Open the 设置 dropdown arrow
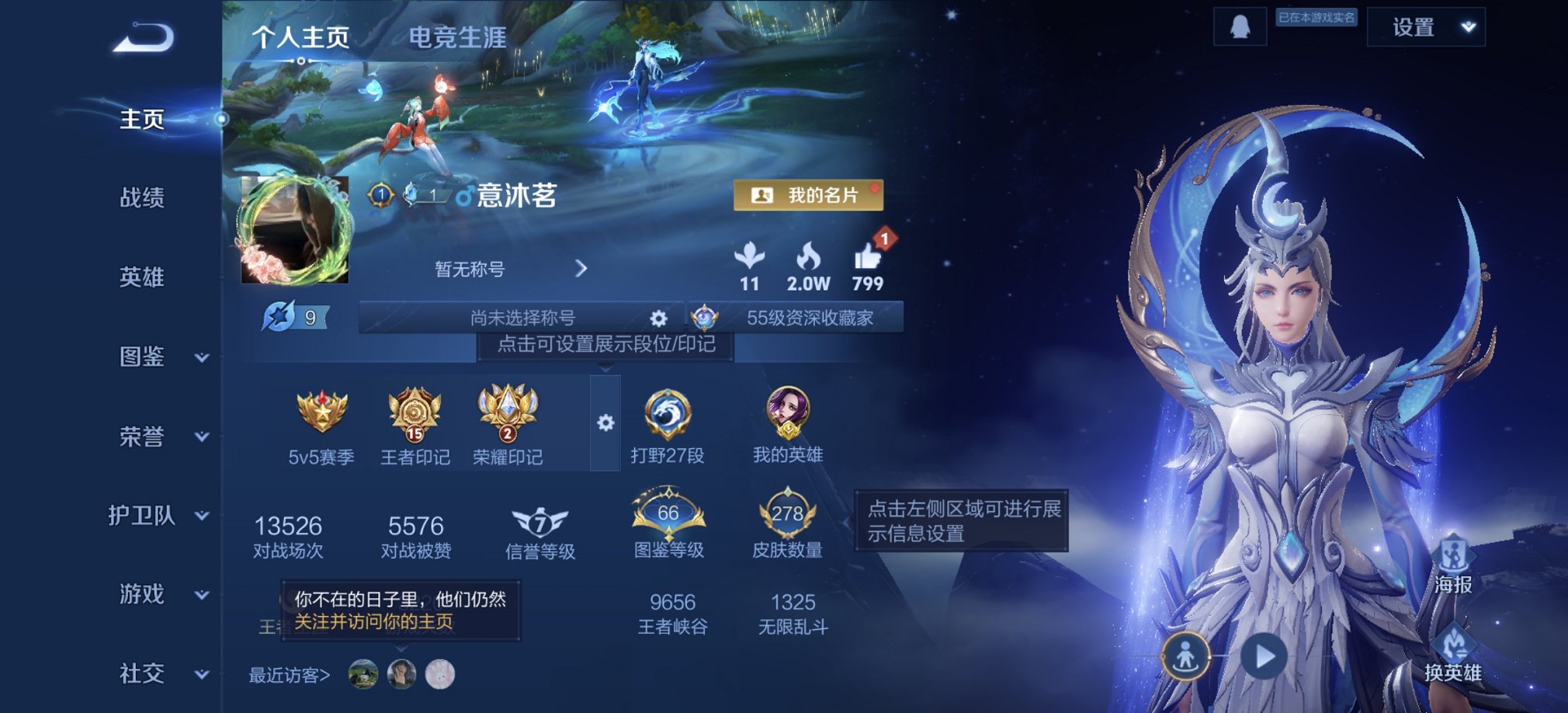Viewport: 1568px width, 713px height. click(1467, 26)
